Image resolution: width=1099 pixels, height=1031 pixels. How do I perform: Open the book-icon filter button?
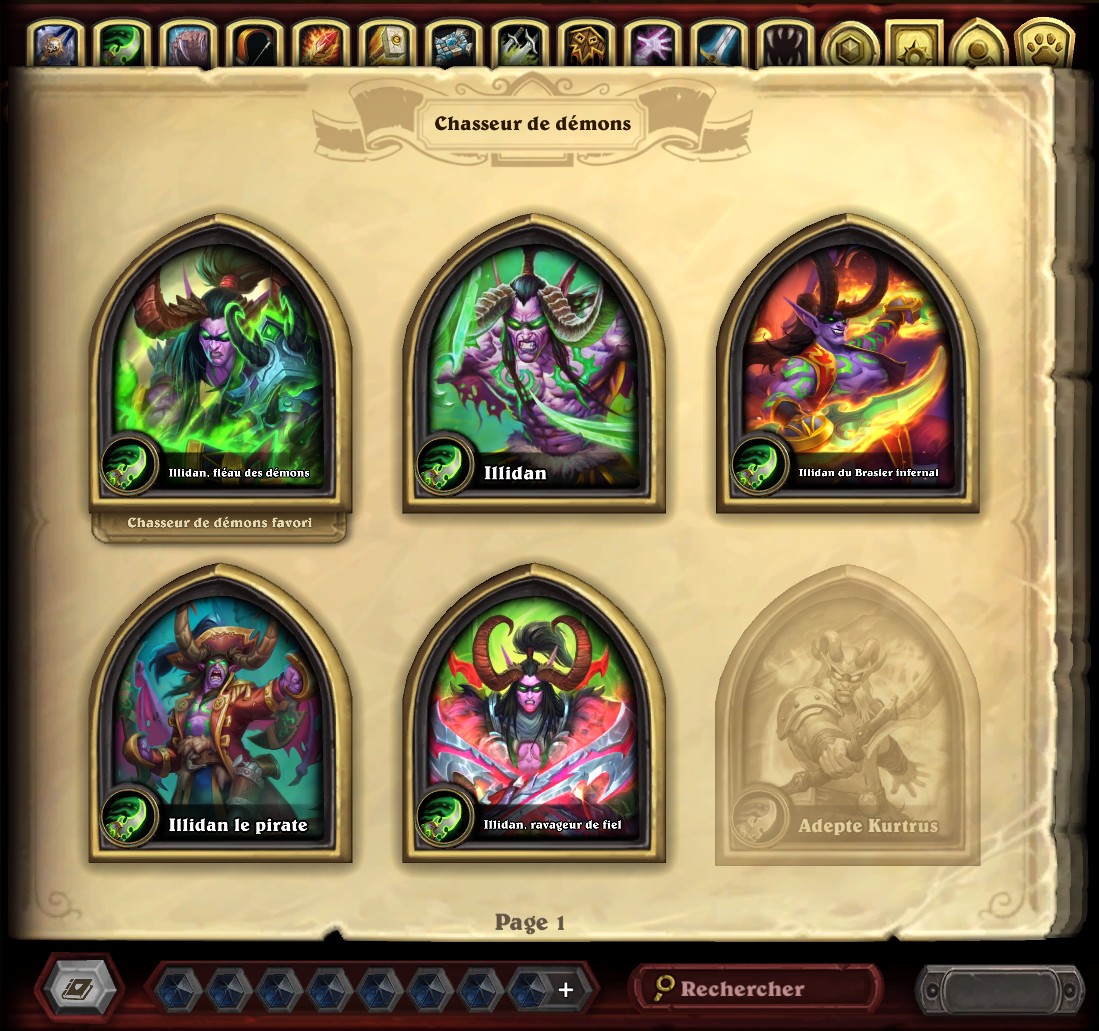[x=80, y=989]
